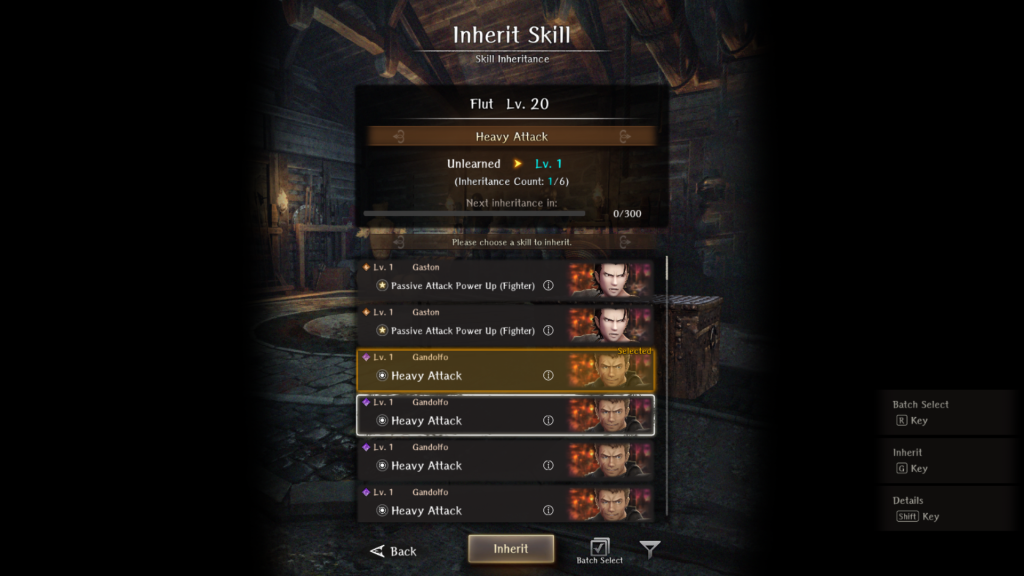Switch to next skill with Heavy Attack right arrow

point(625,137)
